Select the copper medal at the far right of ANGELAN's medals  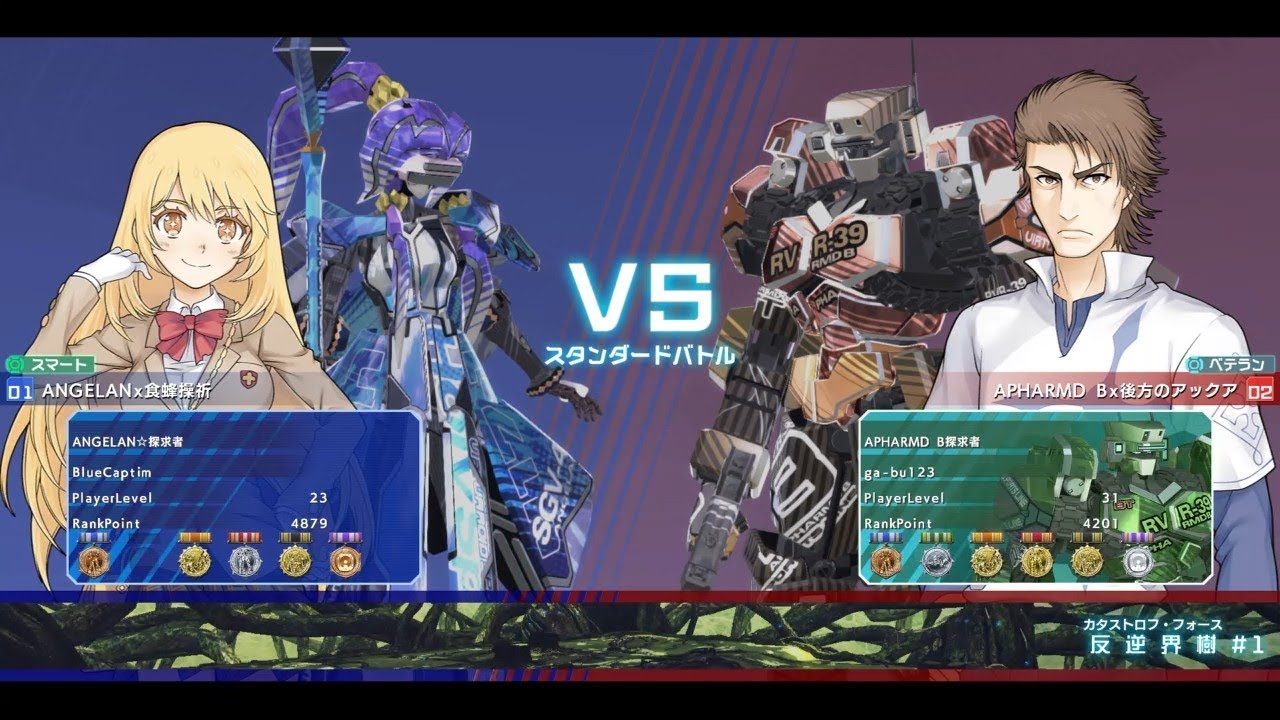point(346,562)
